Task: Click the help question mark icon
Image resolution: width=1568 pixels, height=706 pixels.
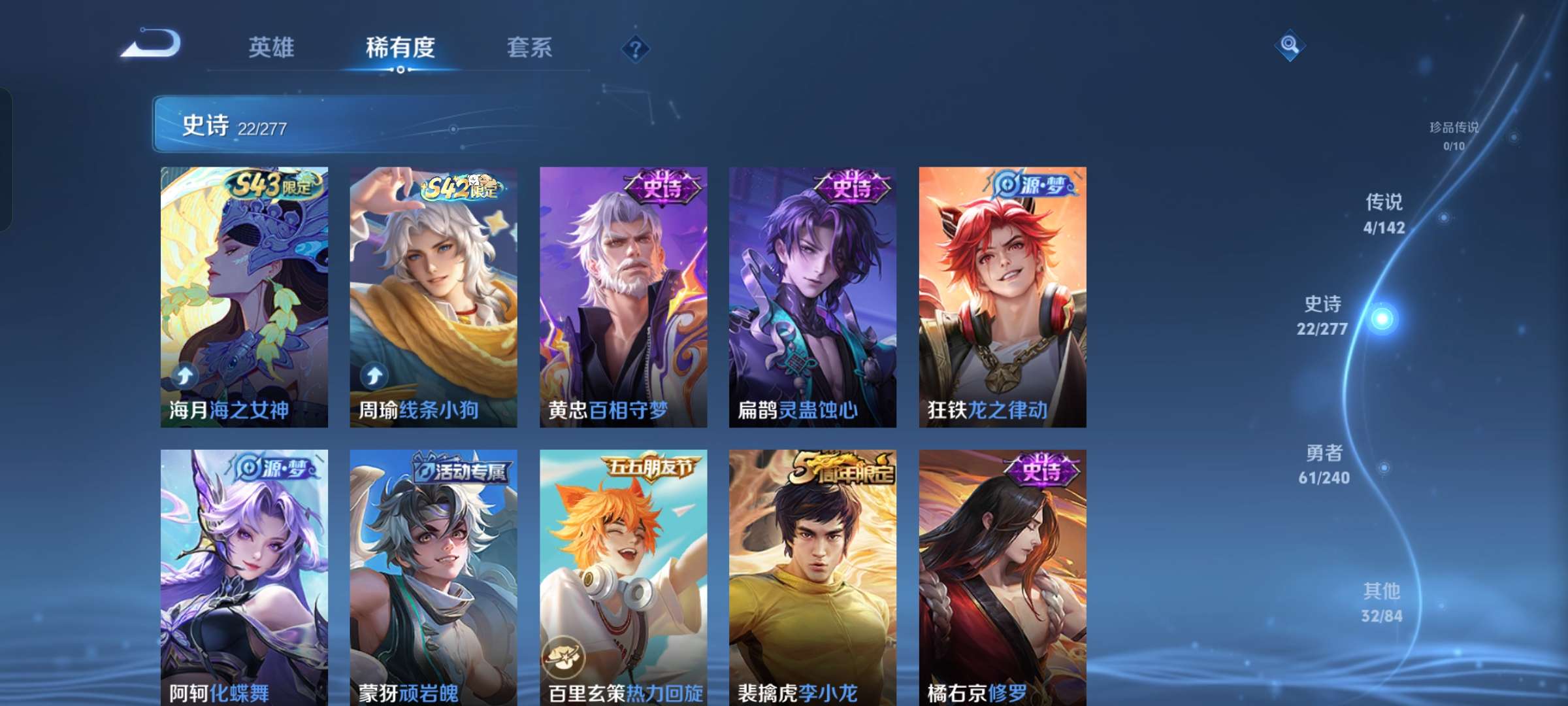Action: point(635,47)
